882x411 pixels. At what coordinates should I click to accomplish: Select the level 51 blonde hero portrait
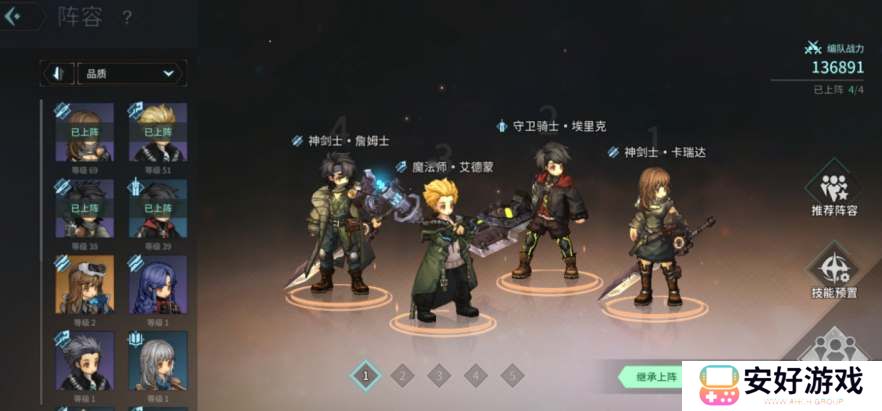pos(157,132)
